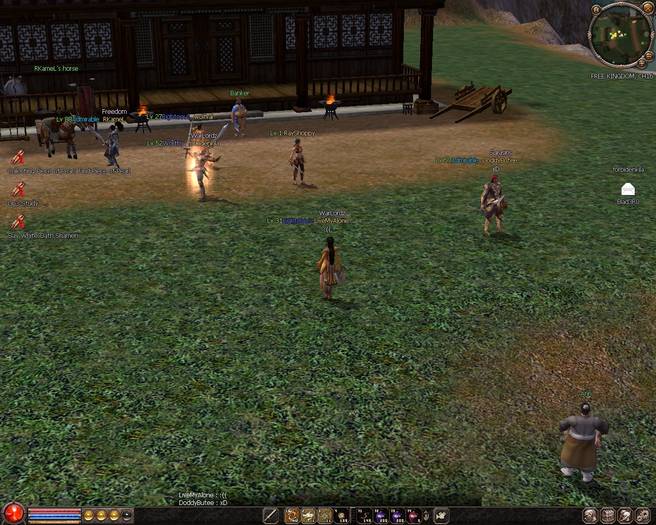Image resolution: width=656 pixels, height=525 pixels.
Task: Select the Shaman quest tracker icon
Action: click(18, 221)
